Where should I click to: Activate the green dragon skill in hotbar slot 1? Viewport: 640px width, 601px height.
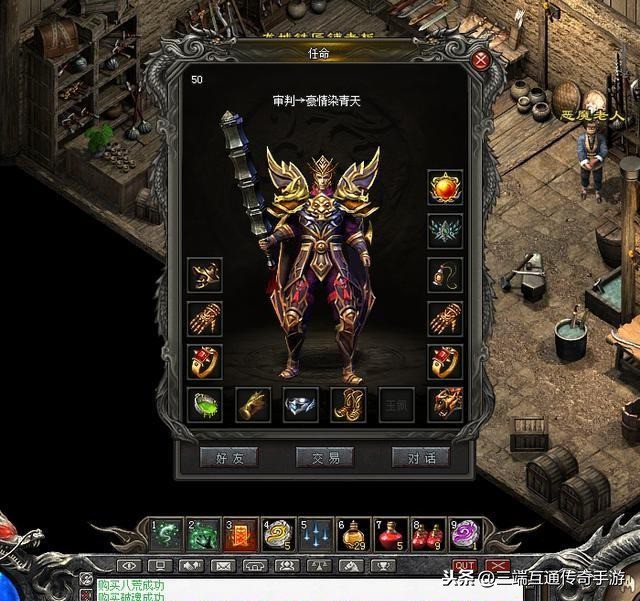click(166, 535)
